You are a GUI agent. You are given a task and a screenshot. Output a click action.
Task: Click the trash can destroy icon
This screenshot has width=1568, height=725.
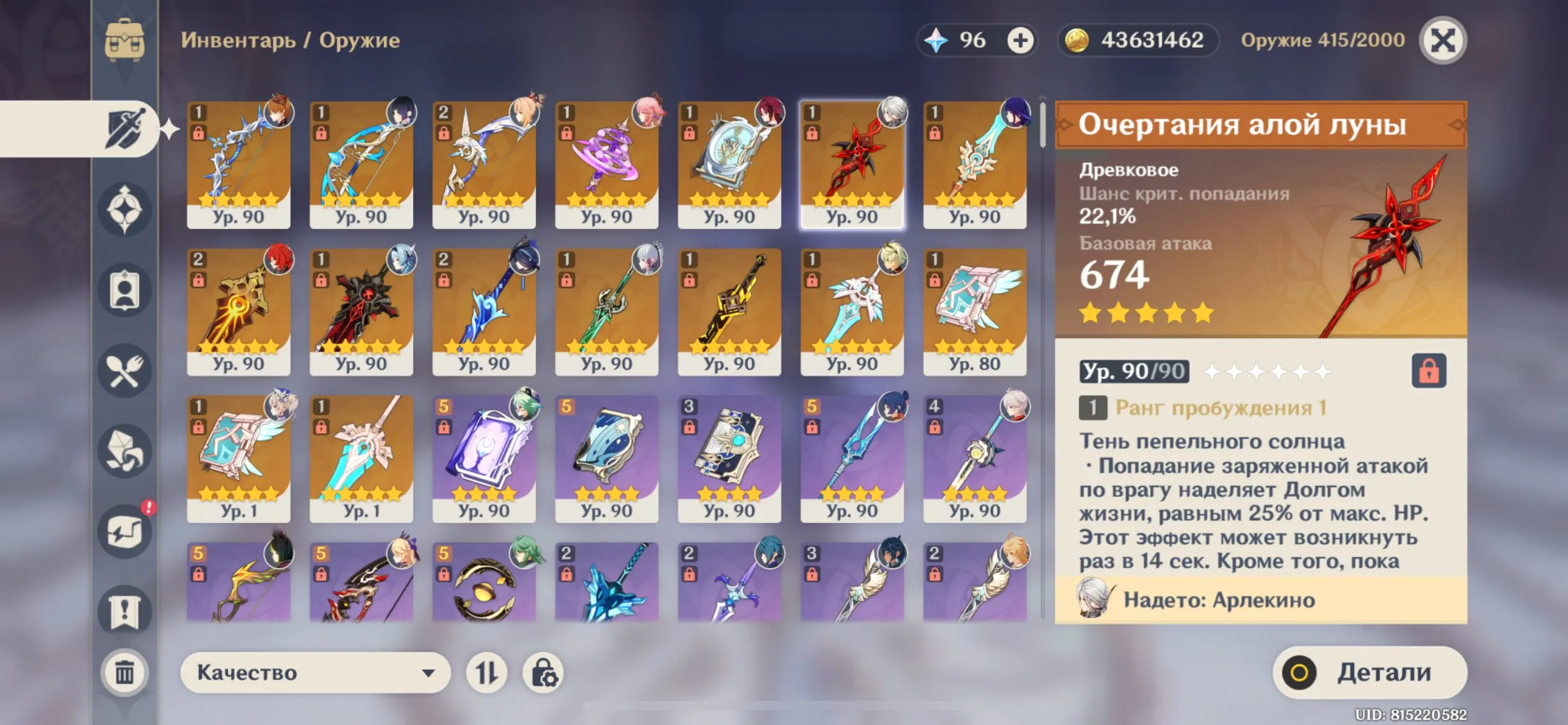click(x=126, y=671)
